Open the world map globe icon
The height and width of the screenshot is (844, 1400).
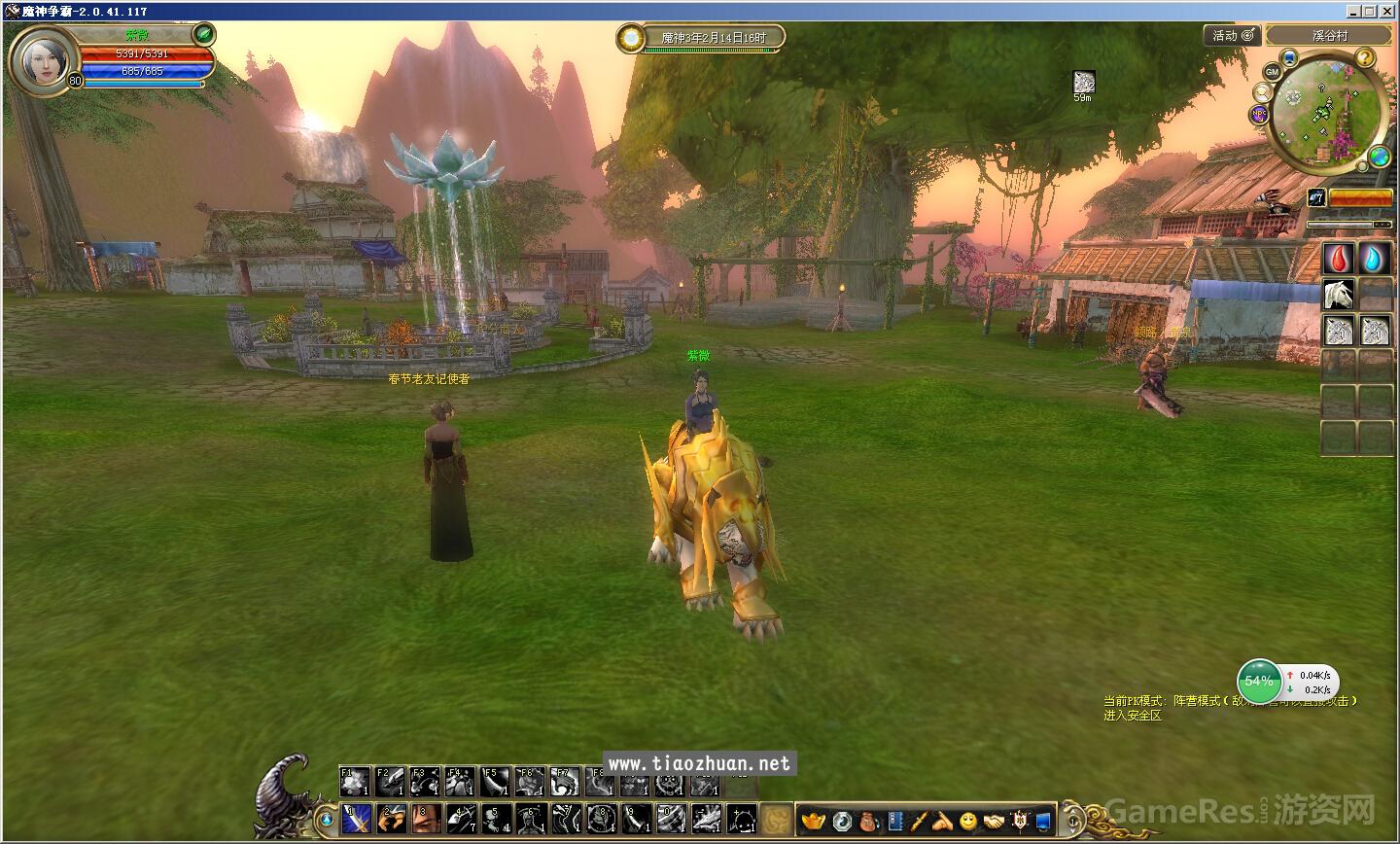pyautogui.click(x=1379, y=156)
